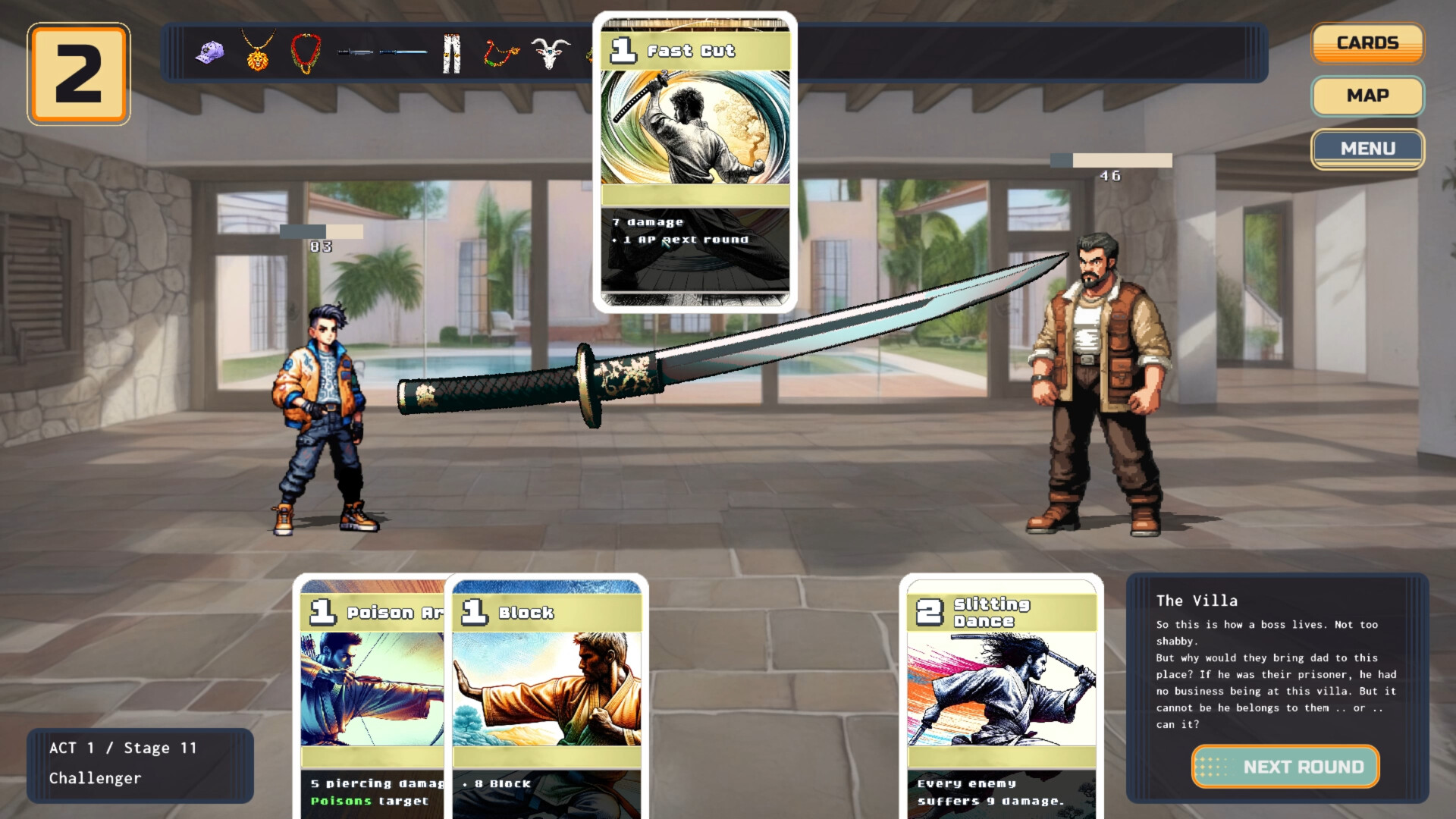Click the ACT 1 Stage 11 panel
The width and height of the screenshot is (1456, 819).
[x=139, y=763]
